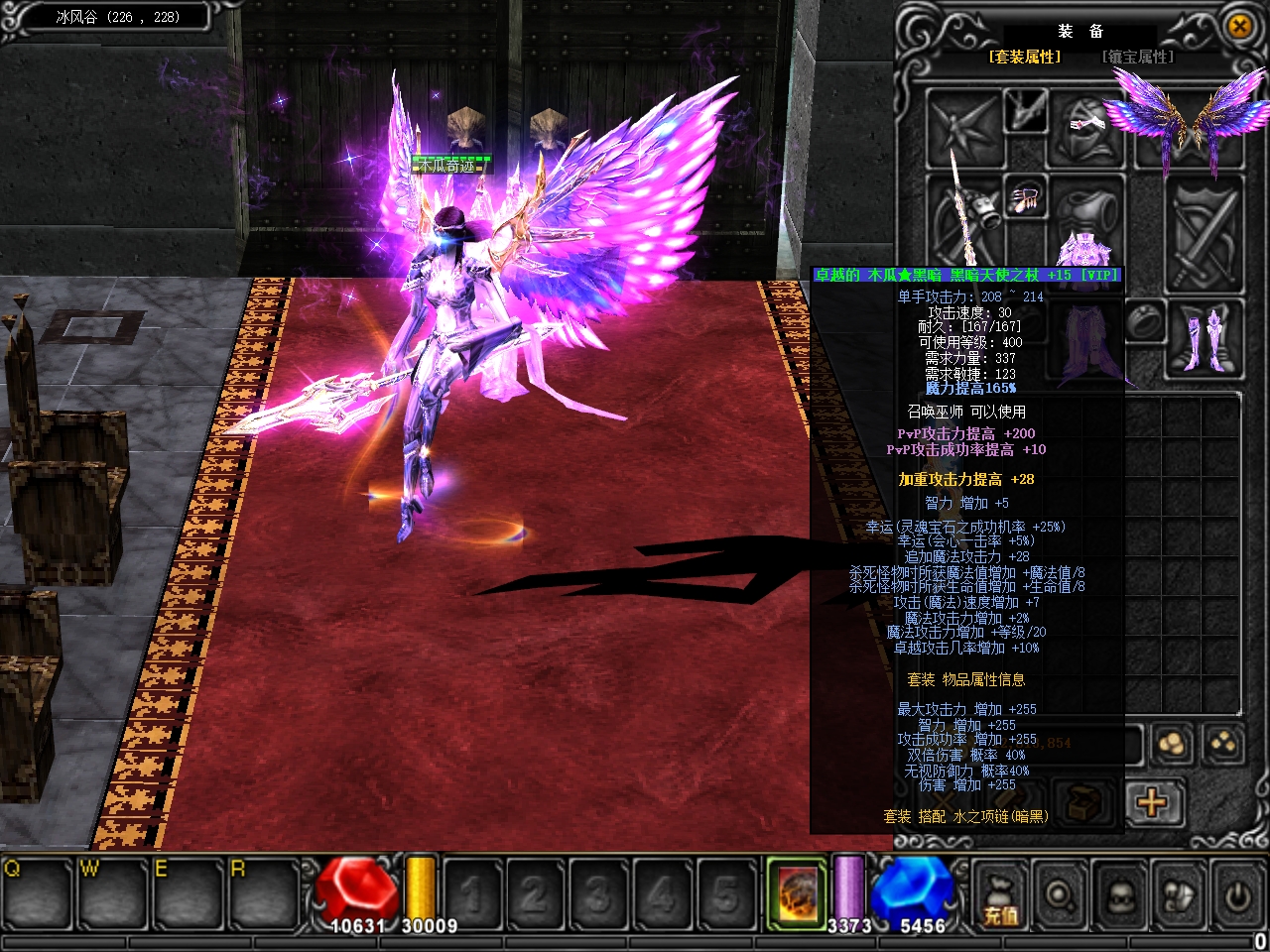Select the helmet equipment slot
Image resolution: width=1270 pixels, height=952 pixels.
click(1087, 127)
